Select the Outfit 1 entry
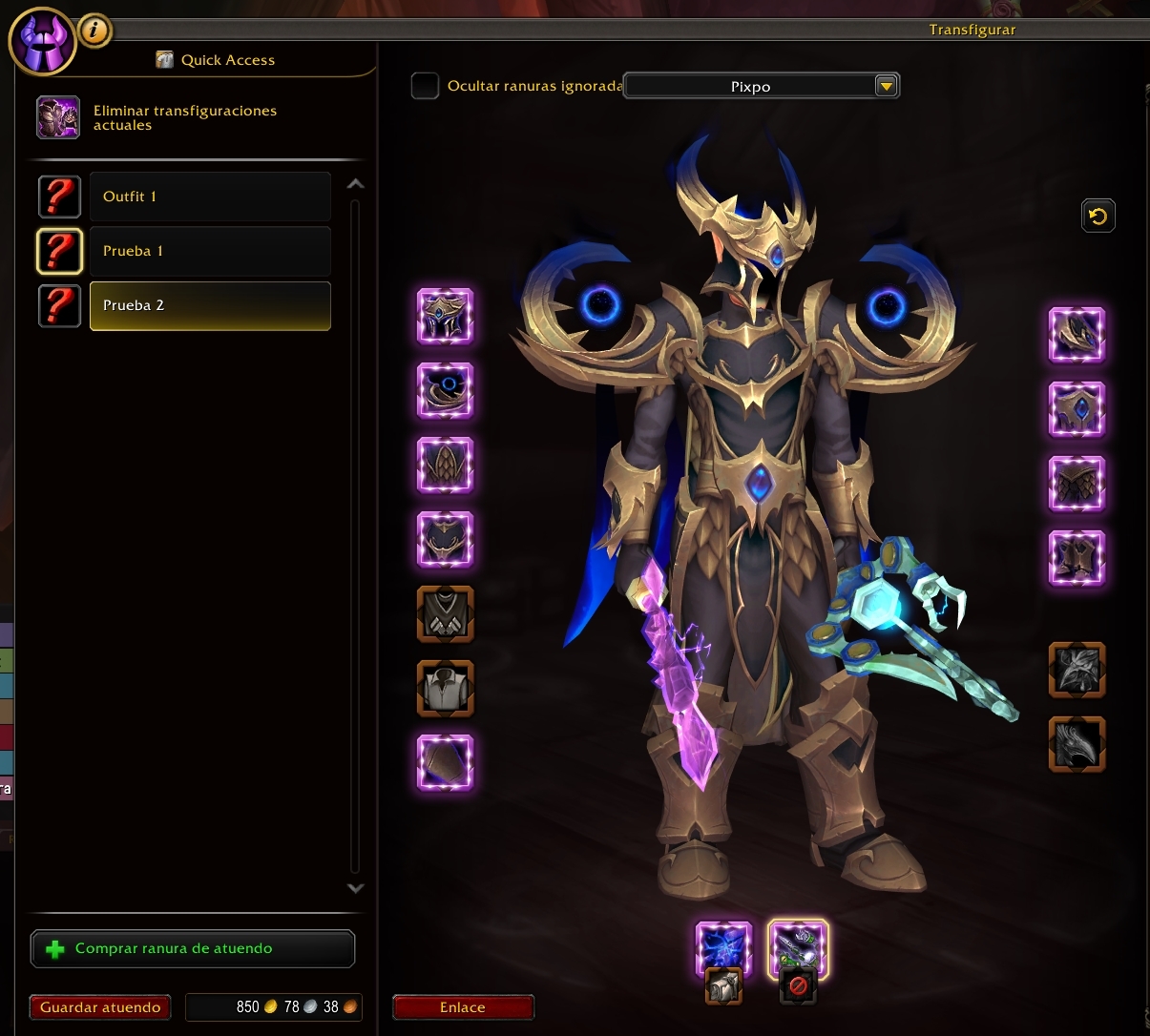 click(x=209, y=197)
